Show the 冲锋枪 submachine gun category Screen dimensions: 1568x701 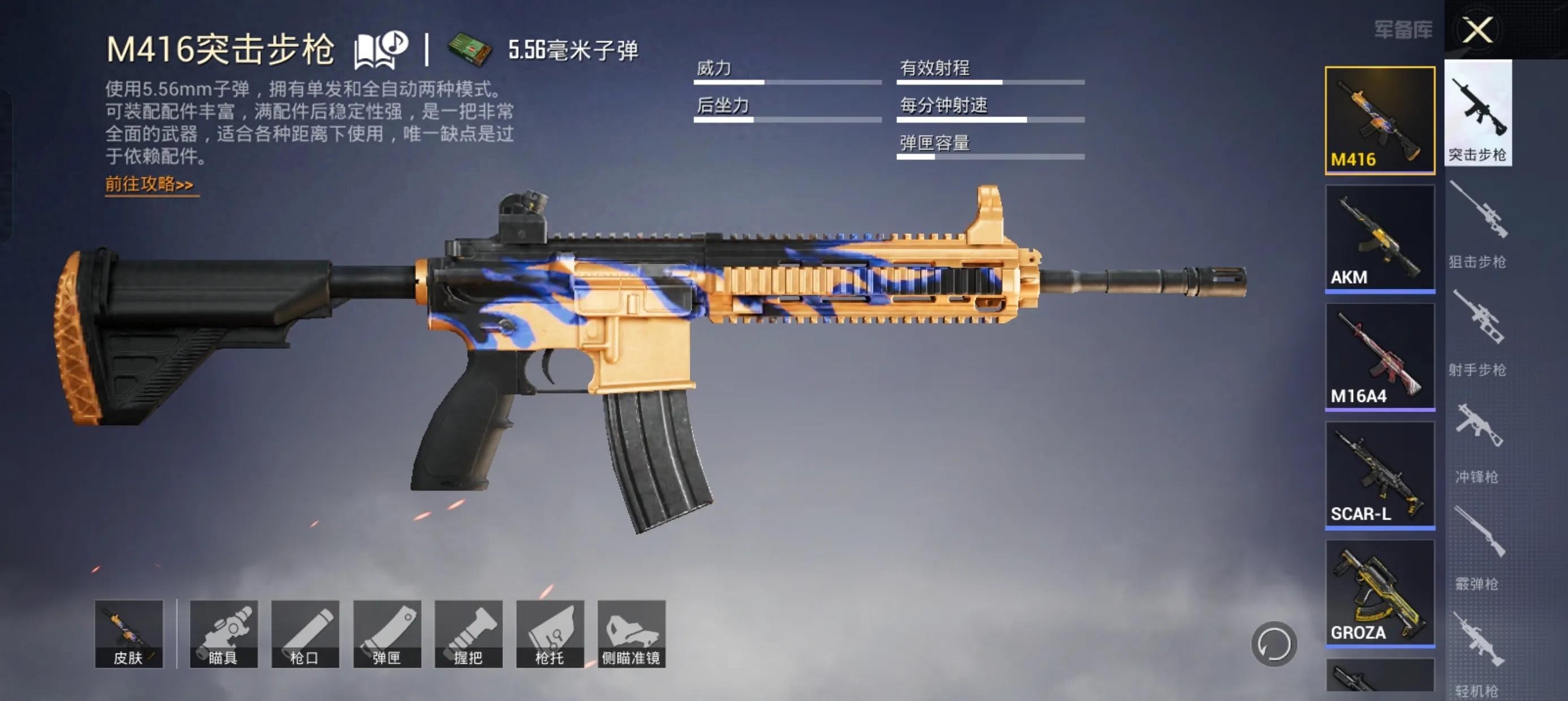tap(1477, 440)
